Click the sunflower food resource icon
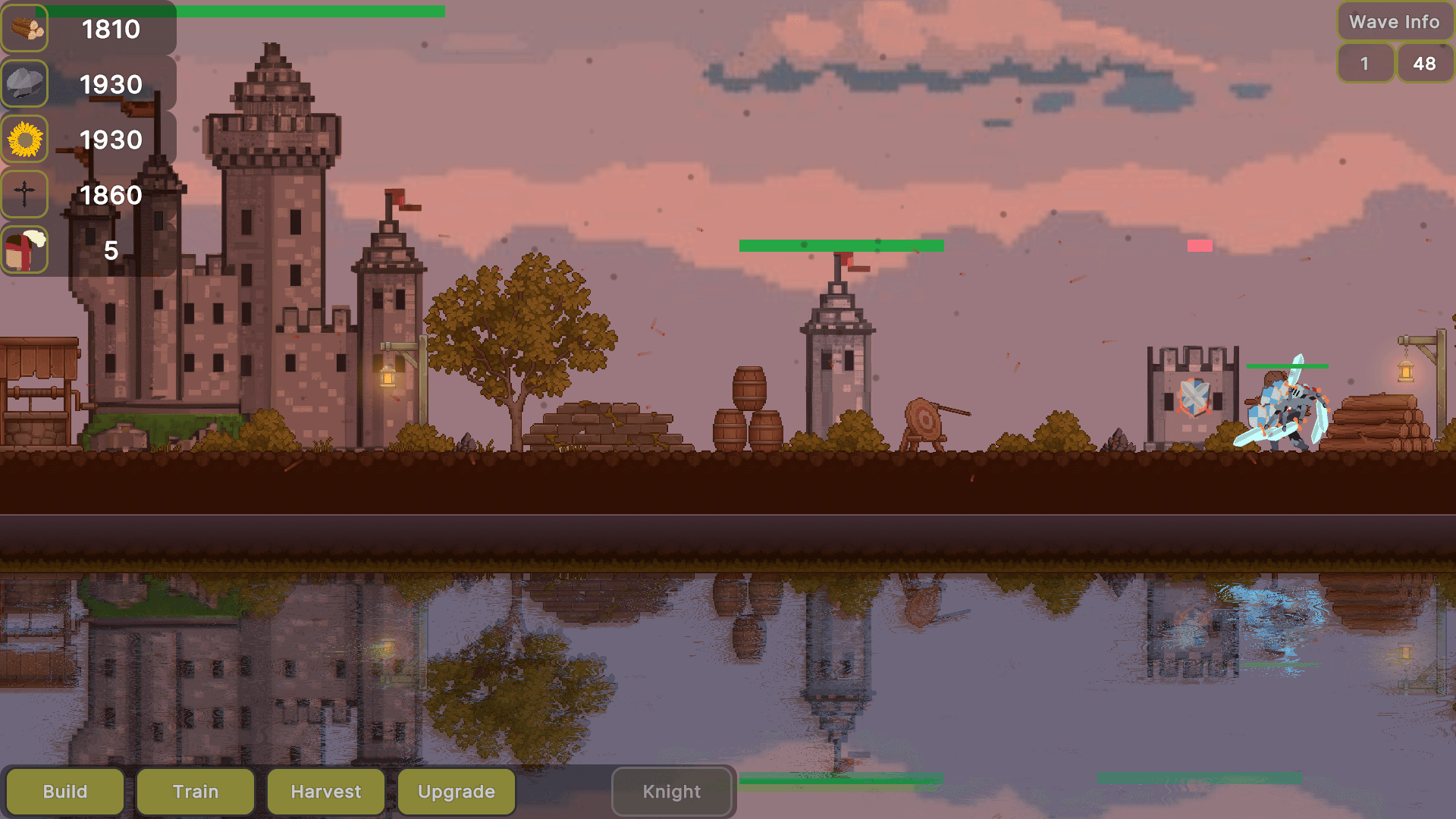This screenshot has height=819, width=1456. pos(24,140)
